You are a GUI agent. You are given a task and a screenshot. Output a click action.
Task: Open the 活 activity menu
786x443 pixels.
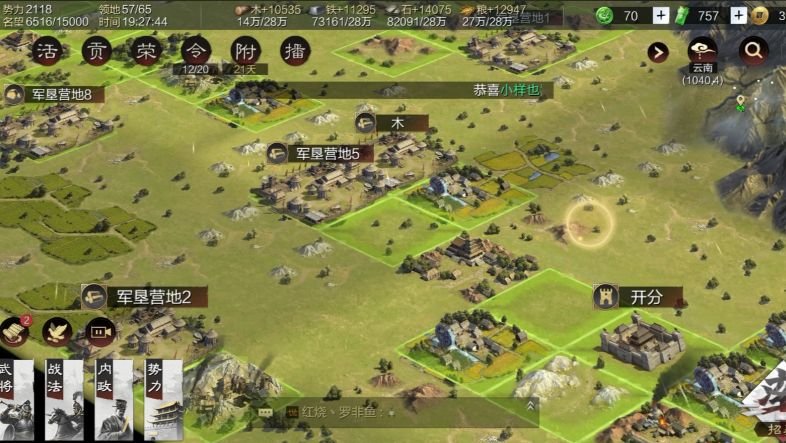46,52
